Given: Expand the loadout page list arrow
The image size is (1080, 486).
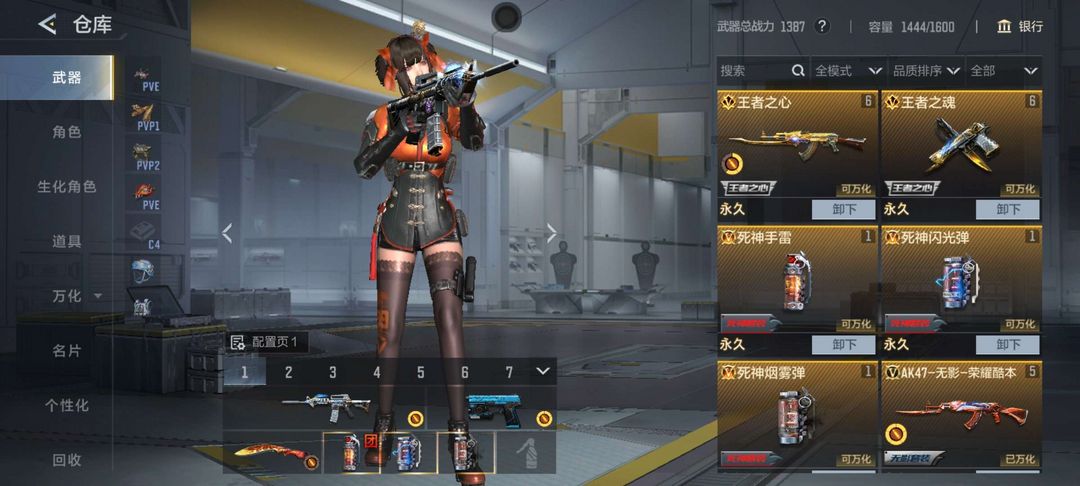Looking at the screenshot, I should [x=543, y=372].
